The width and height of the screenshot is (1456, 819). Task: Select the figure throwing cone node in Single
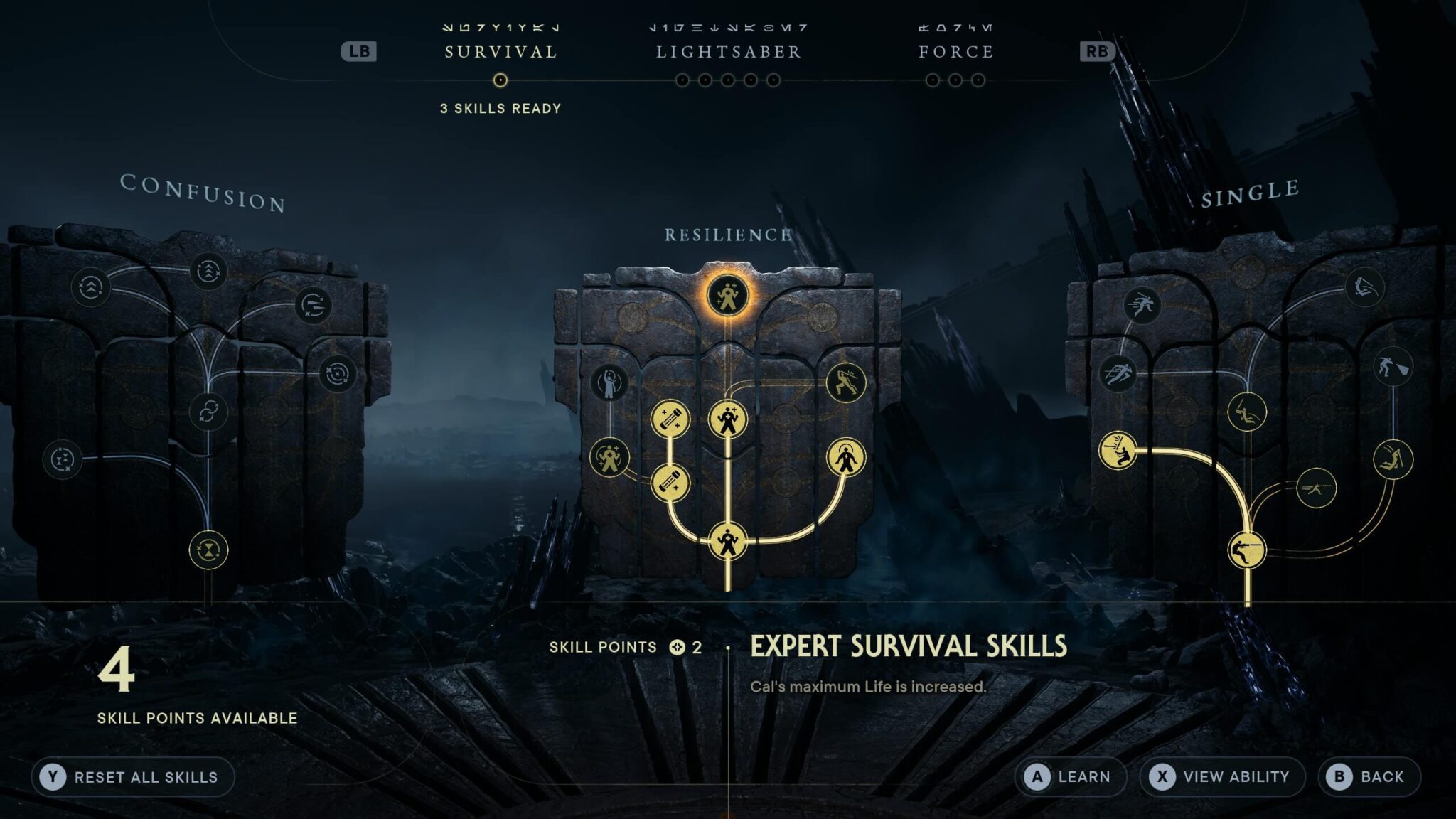click(1392, 367)
